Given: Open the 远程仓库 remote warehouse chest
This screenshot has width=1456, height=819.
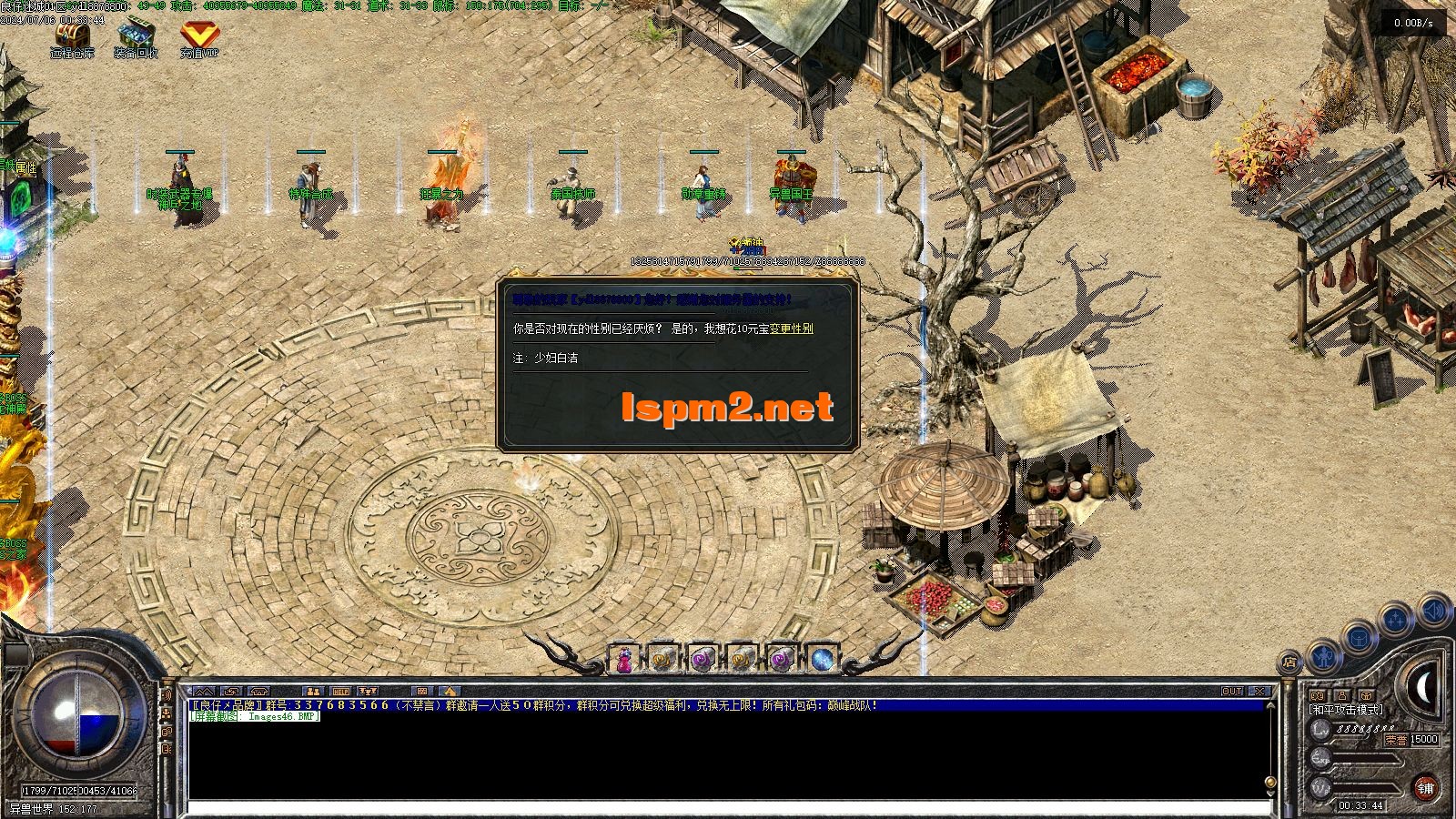Looking at the screenshot, I should (x=72, y=35).
